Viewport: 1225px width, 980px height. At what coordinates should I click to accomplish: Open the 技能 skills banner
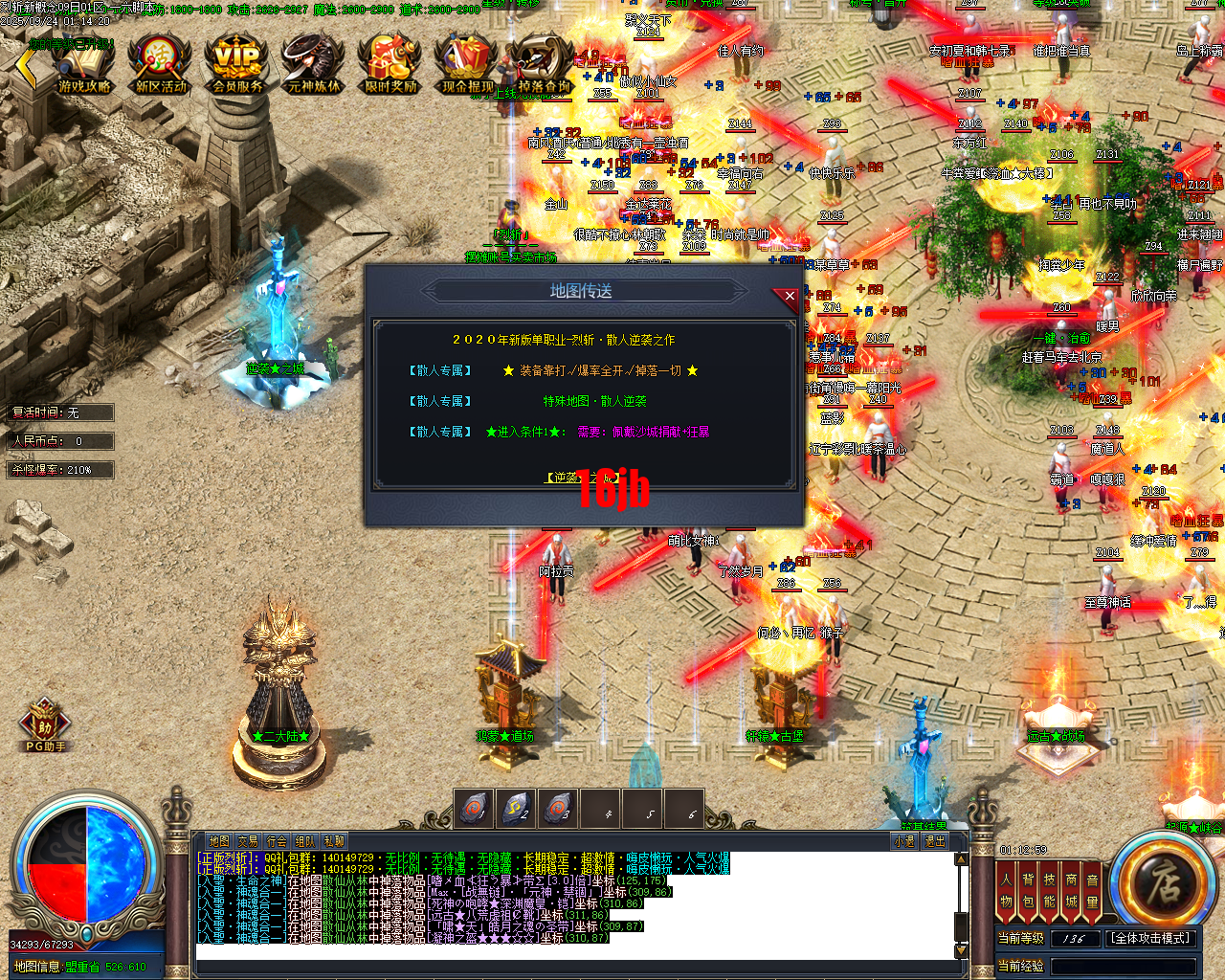pyautogui.click(x=1049, y=890)
